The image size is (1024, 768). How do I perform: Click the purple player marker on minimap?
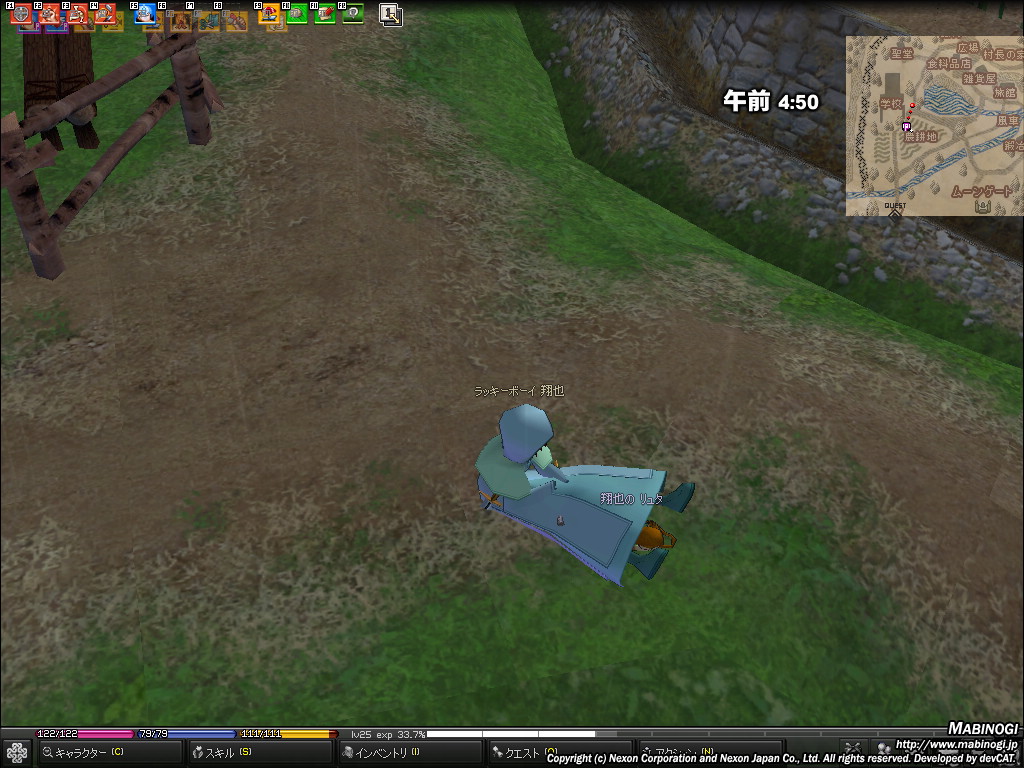click(906, 127)
